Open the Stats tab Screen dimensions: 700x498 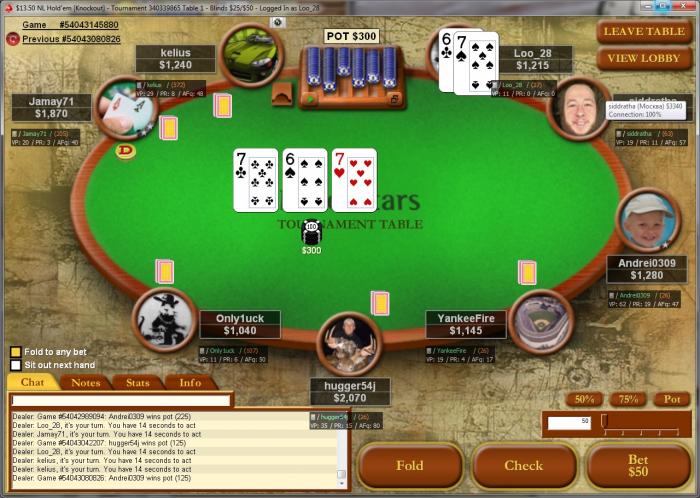click(138, 382)
